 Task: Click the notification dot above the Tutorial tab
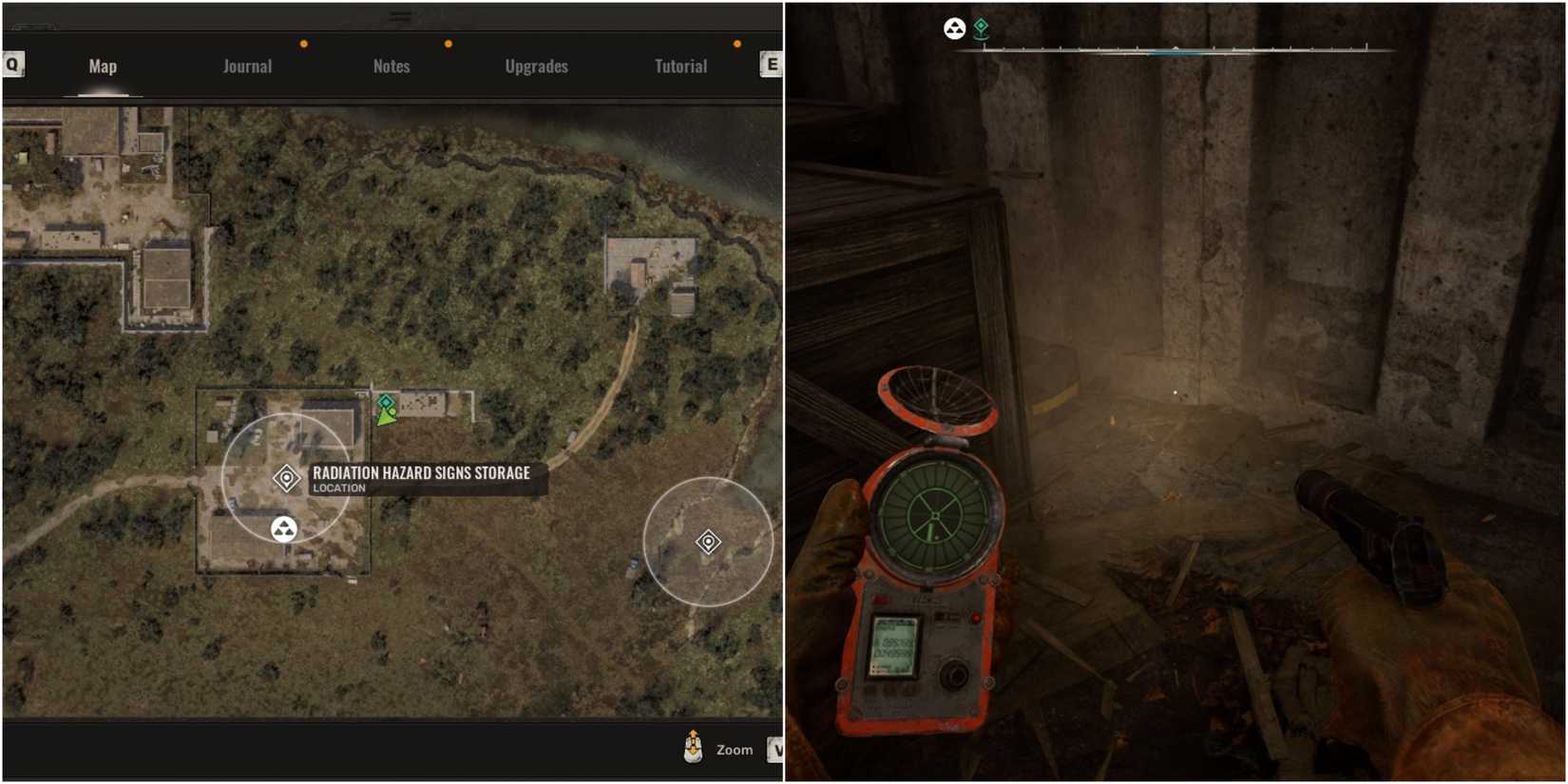[736, 43]
